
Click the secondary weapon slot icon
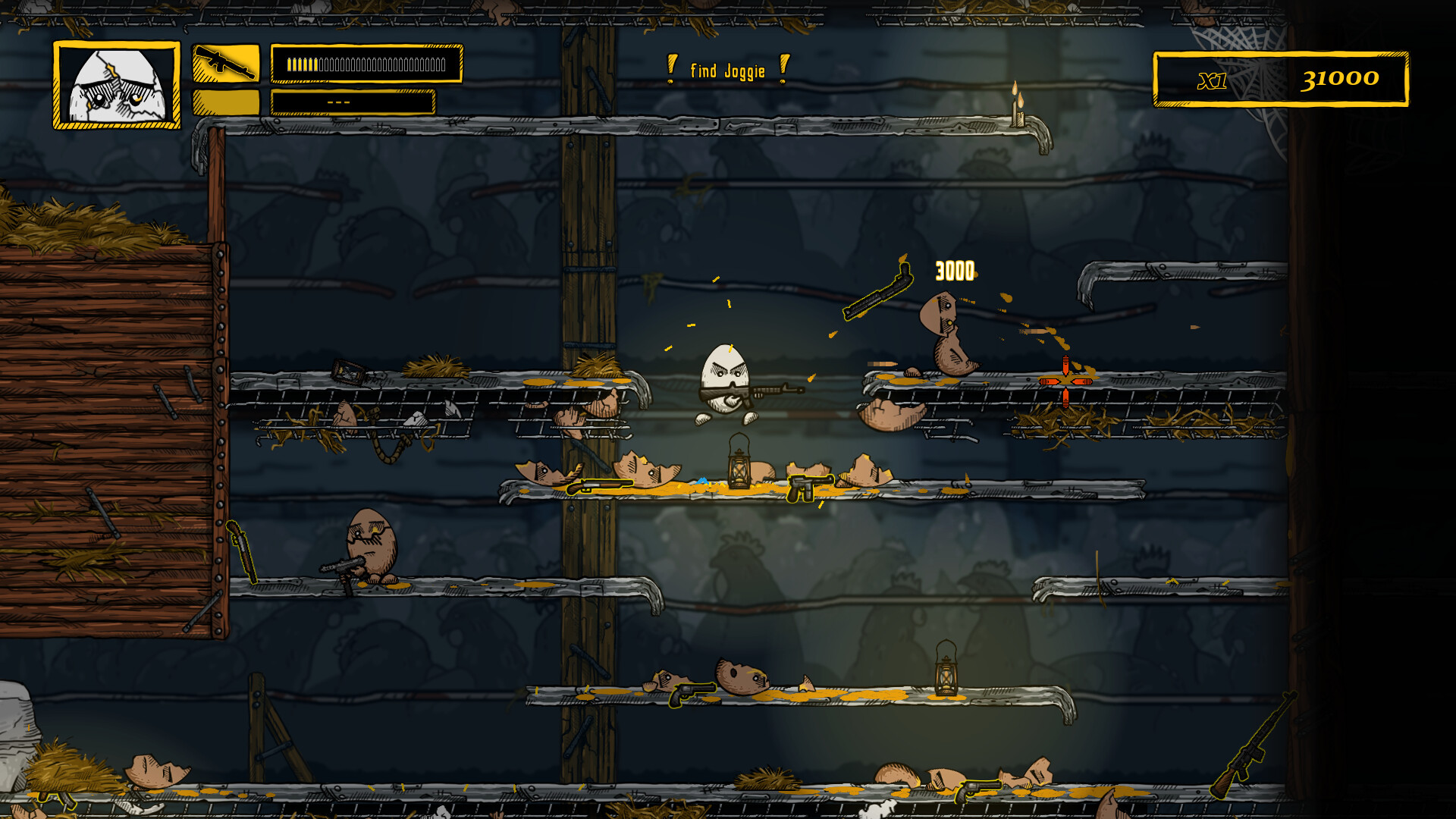pos(227,99)
